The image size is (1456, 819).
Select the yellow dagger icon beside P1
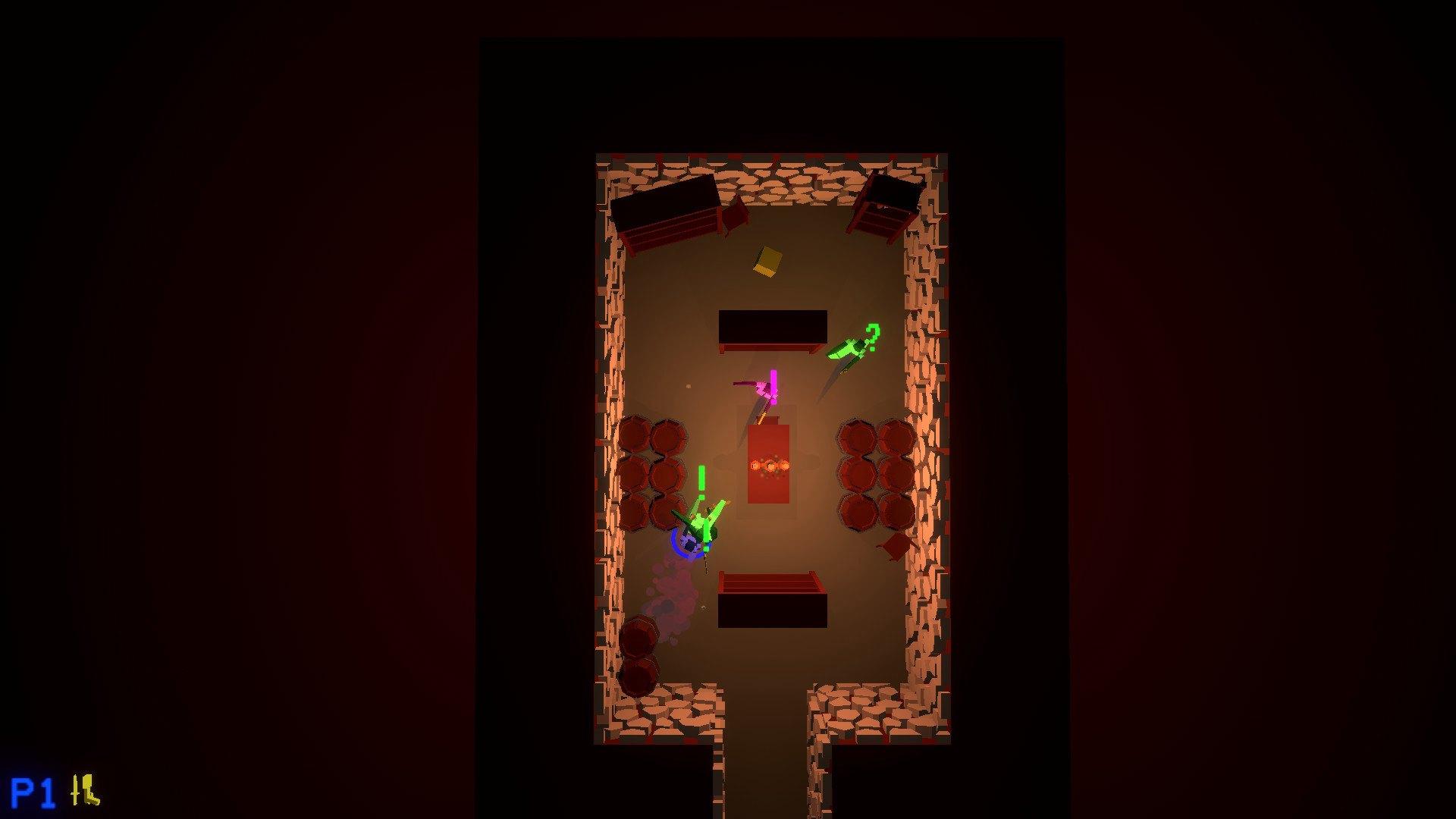pos(76,789)
